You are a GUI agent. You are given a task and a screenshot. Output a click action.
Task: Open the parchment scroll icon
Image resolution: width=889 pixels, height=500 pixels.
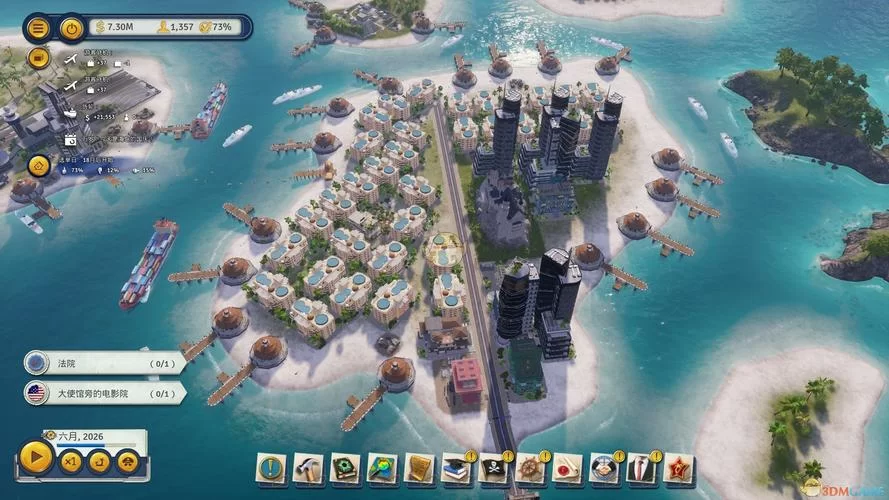click(x=419, y=467)
